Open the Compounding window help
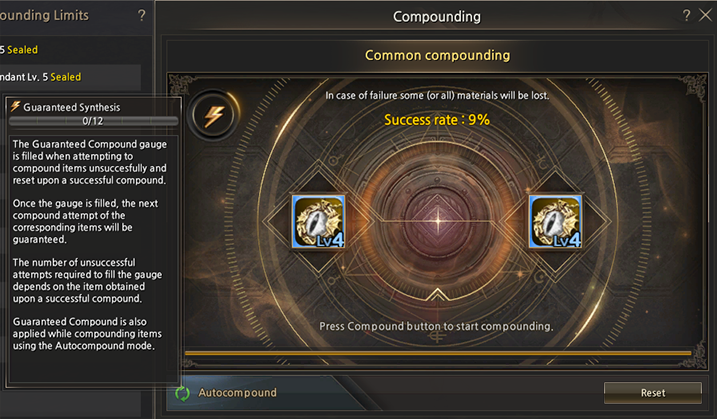This screenshot has width=717, height=419. tap(686, 16)
